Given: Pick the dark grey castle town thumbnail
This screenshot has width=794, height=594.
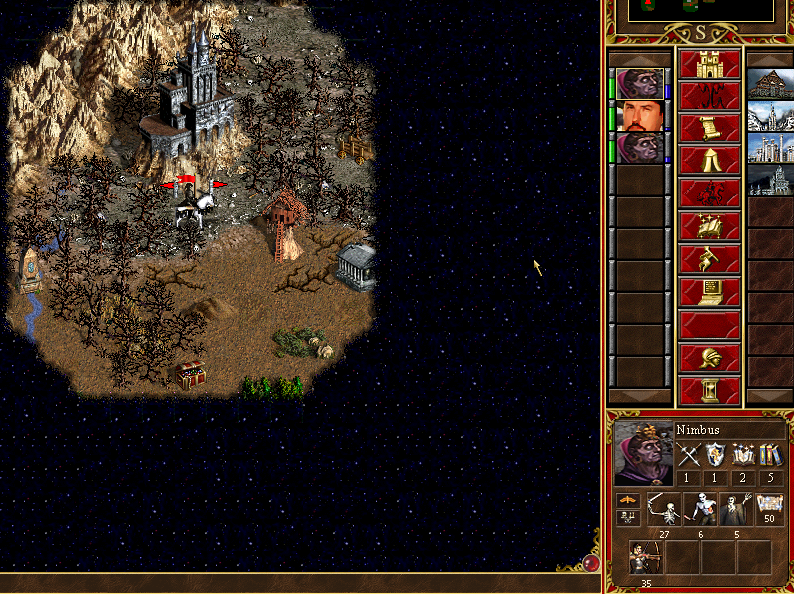Looking at the screenshot, I should point(770,180).
